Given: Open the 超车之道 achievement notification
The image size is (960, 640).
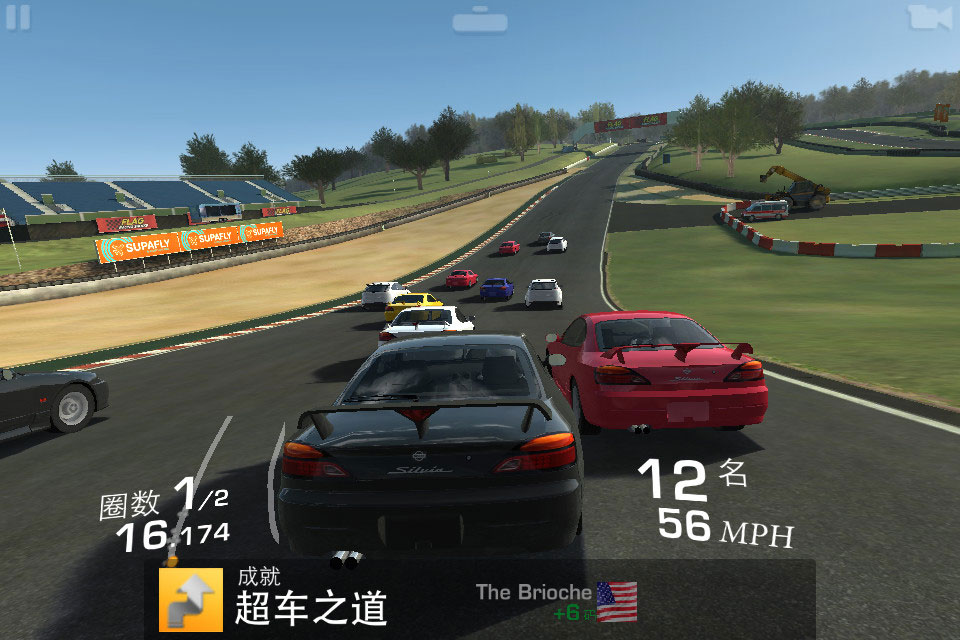Looking at the screenshot, I should tap(310, 597).
